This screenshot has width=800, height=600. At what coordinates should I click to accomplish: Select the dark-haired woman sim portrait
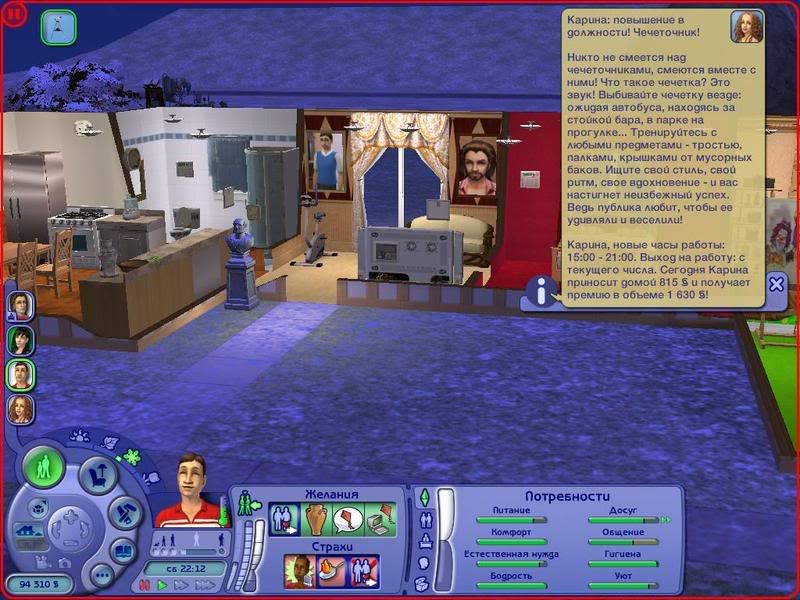[x=21, y=340]
